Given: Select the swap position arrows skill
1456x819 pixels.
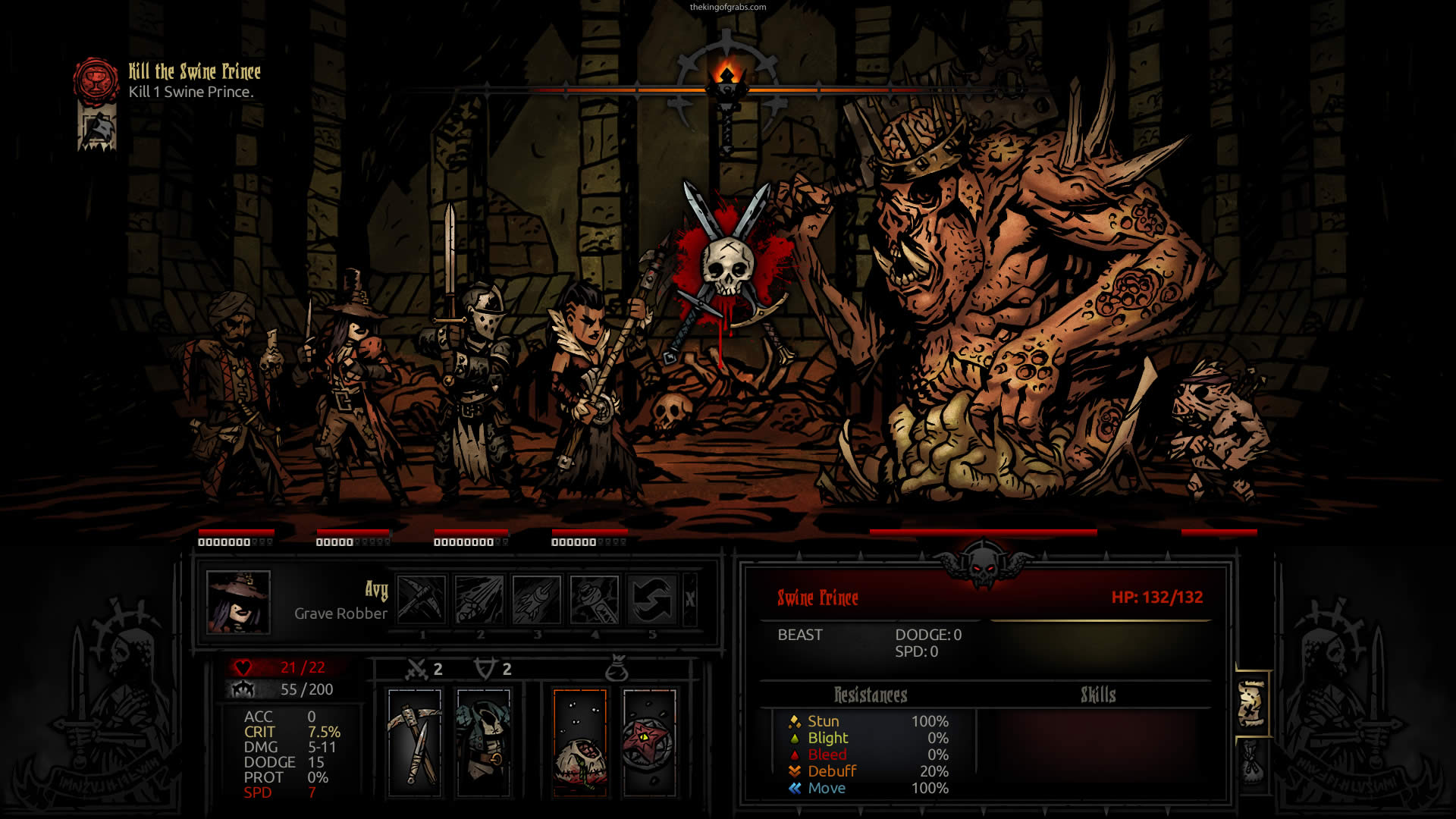Looking at the screenshot, I should click(x=651, y=599).
